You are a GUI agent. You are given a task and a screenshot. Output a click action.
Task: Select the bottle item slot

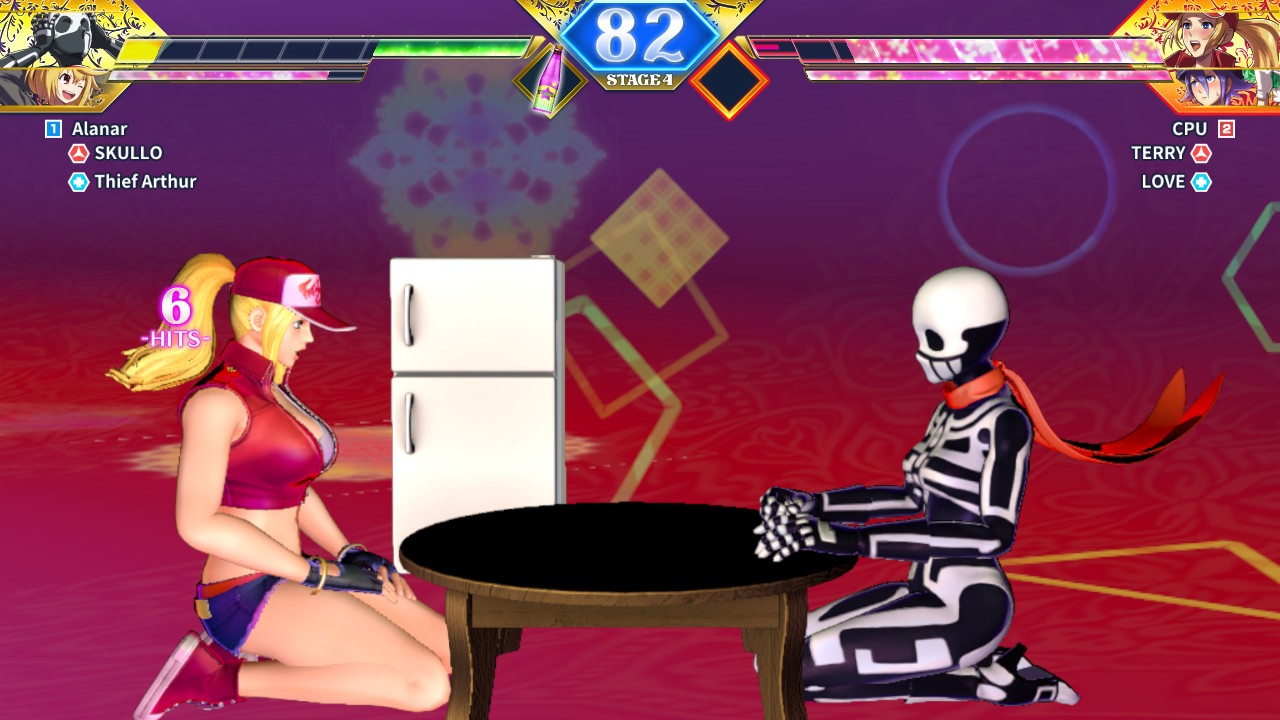549,79
